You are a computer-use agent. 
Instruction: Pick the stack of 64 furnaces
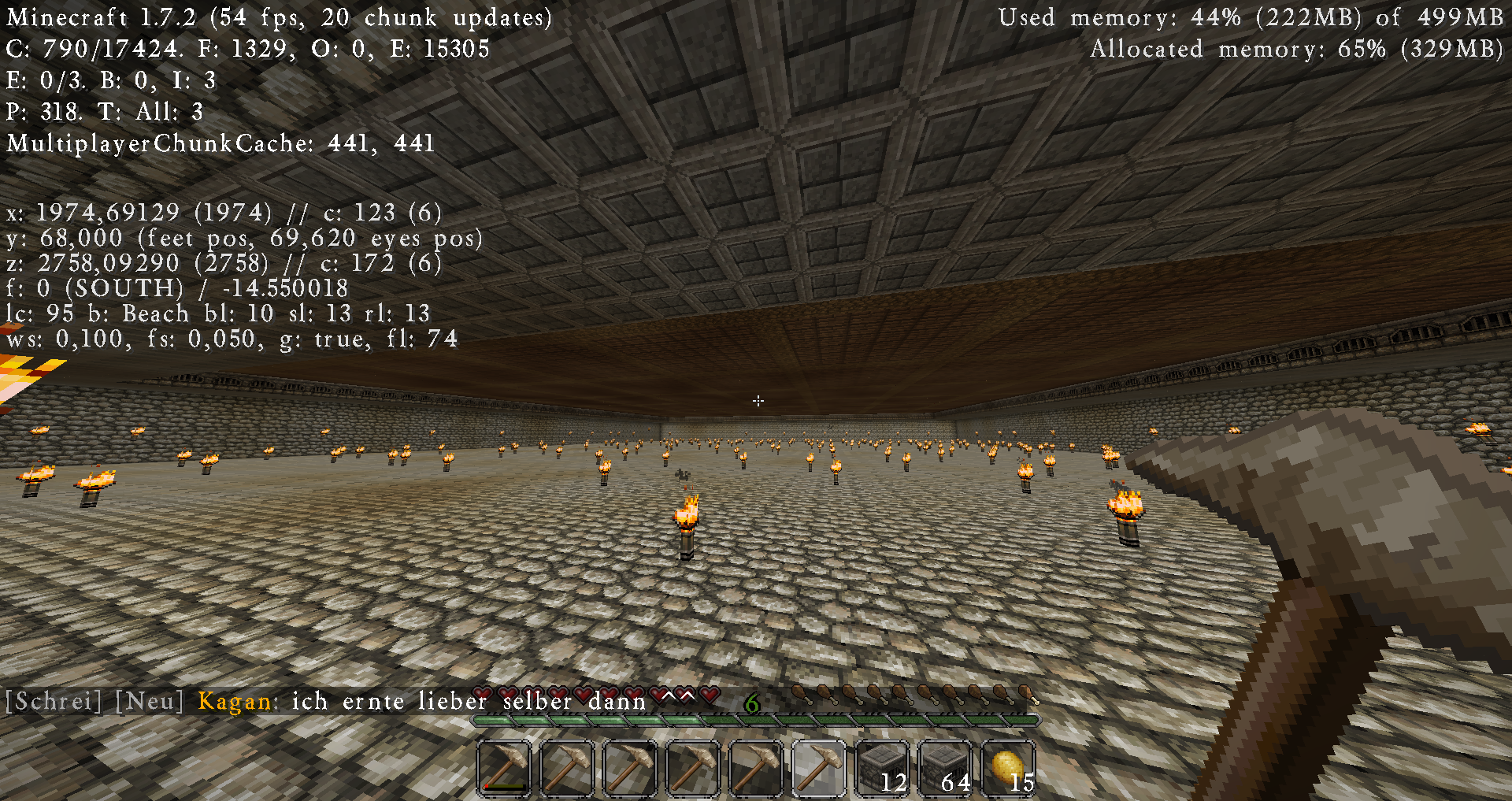click(x=945, y=768)
